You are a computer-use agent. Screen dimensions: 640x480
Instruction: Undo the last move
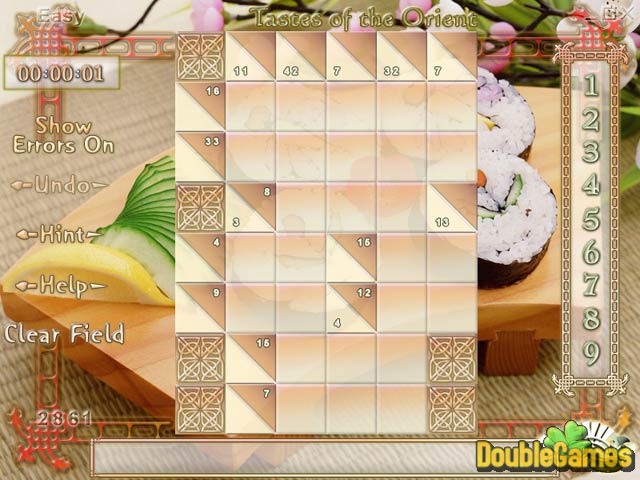point(58,185)
